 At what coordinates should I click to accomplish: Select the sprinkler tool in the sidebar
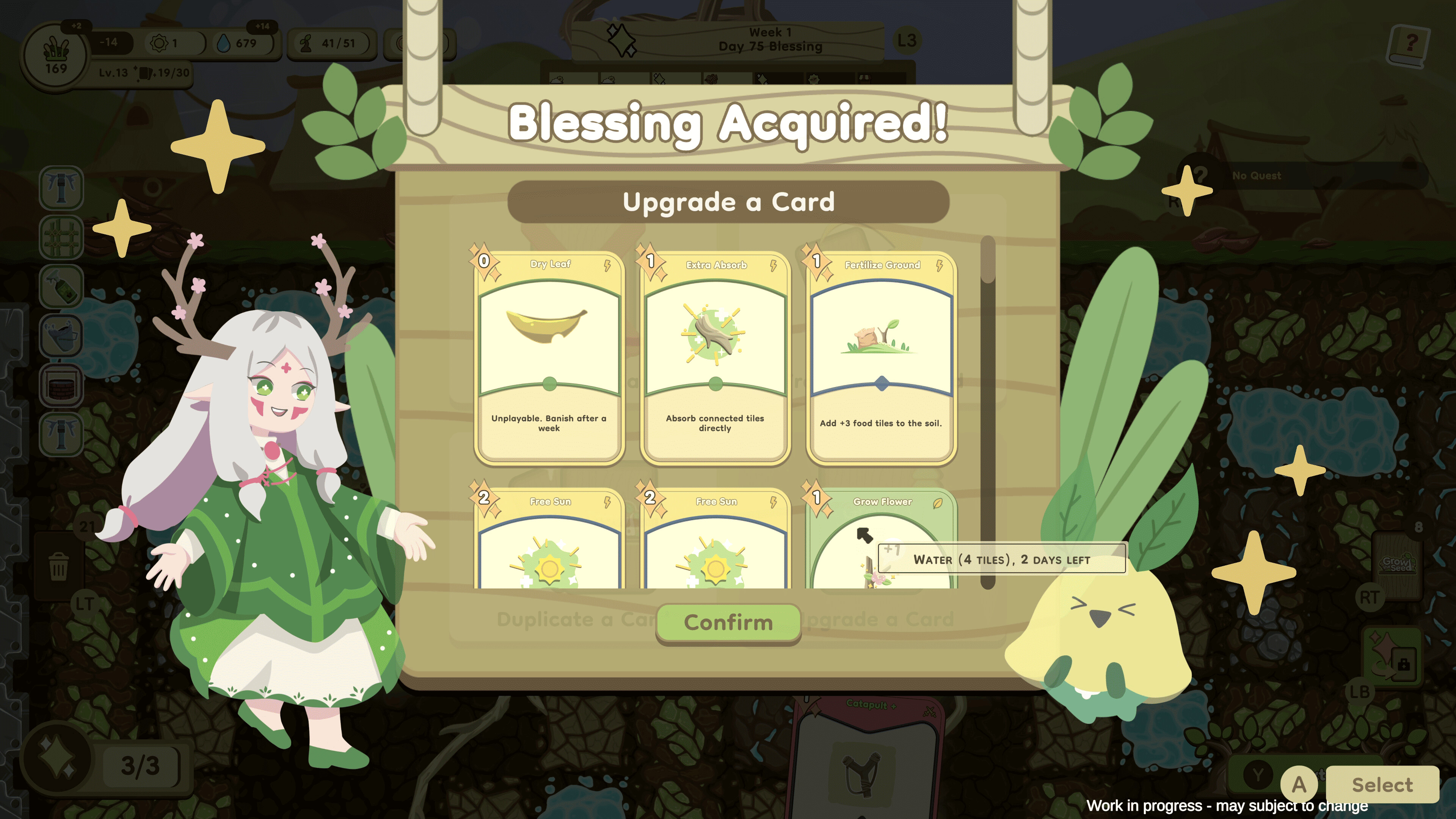(x=61, y=188)
